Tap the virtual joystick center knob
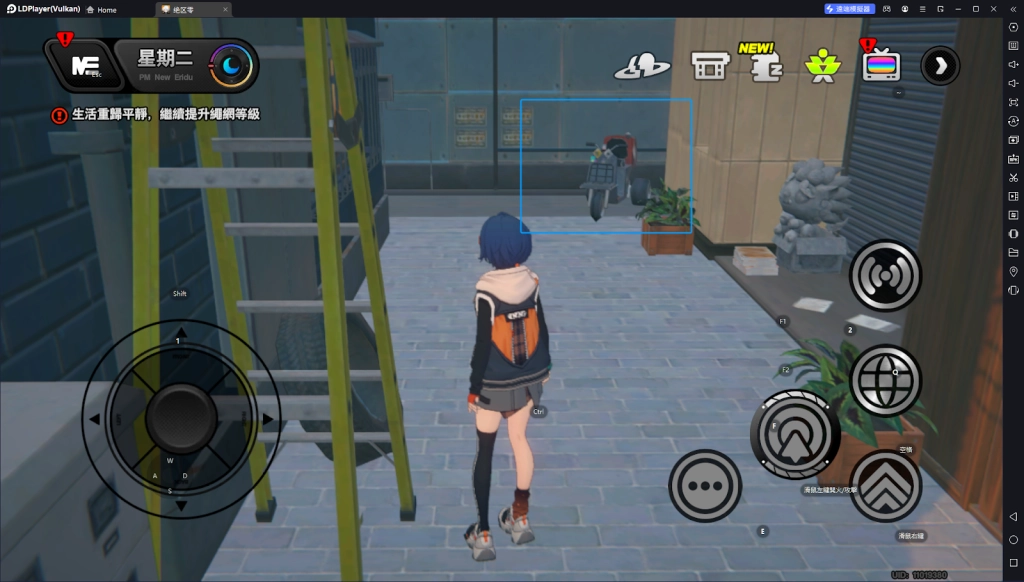Image resolution: width=1024 pixels, height=582 pixels. [x=181, y=418]
